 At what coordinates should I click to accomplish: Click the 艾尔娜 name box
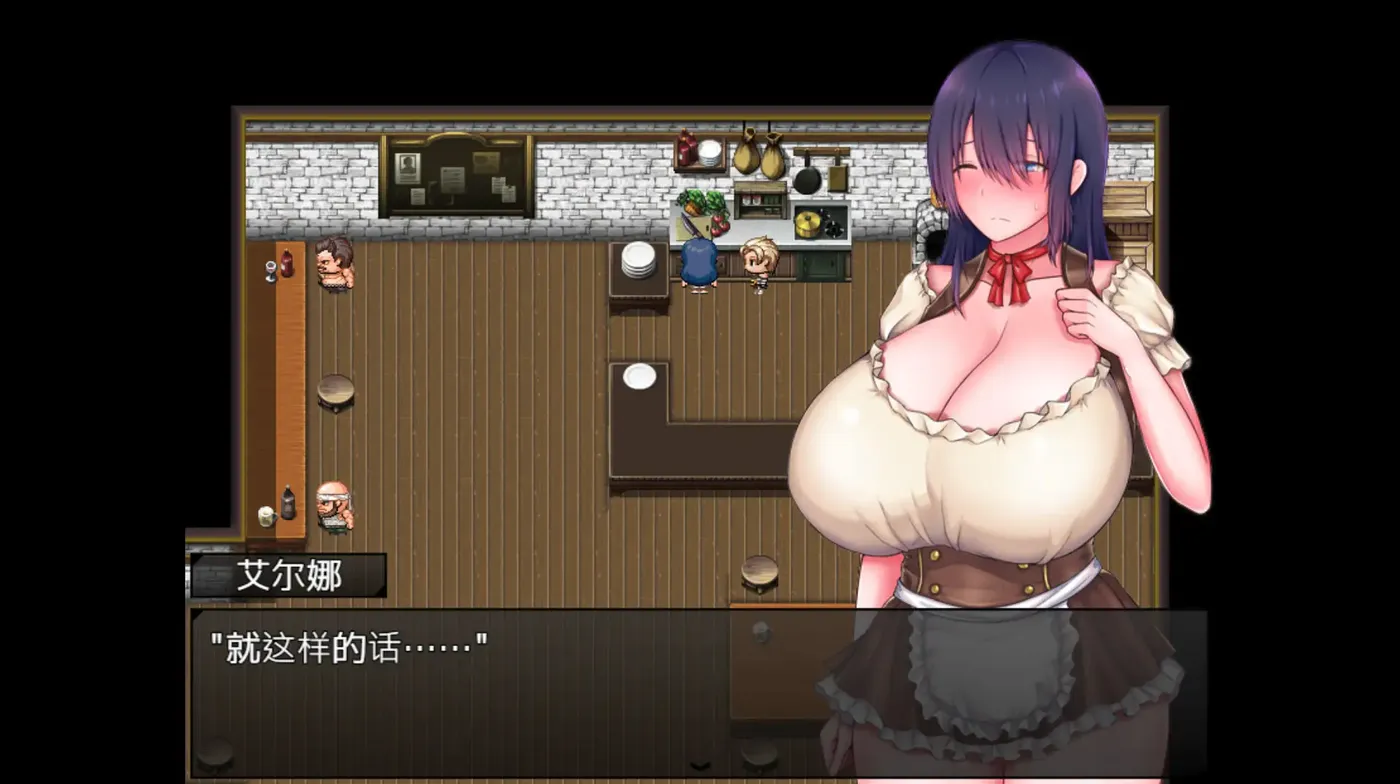click(x=290, y=575)
